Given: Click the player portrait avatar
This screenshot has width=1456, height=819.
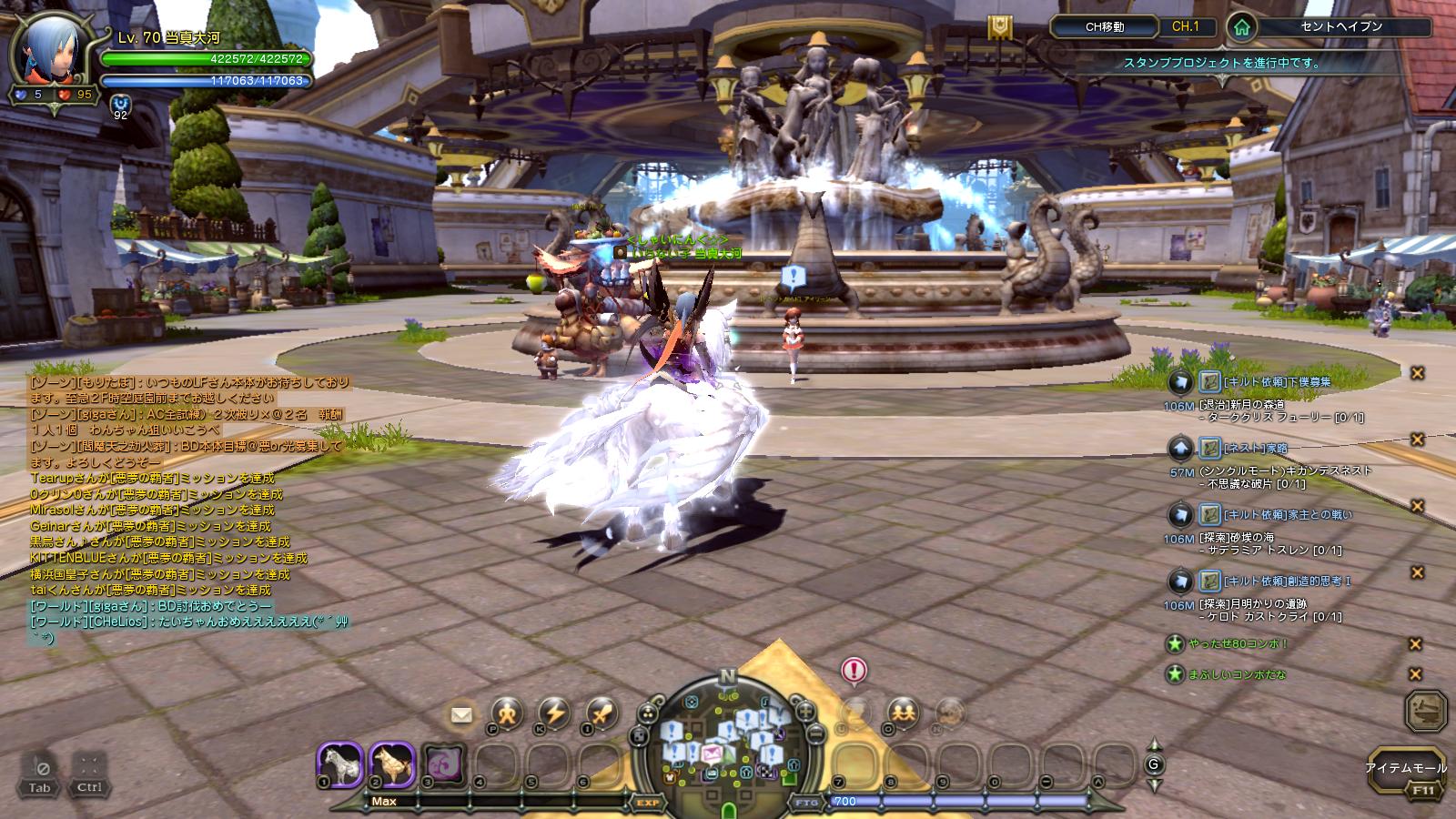Looking at the screenshot, I should 42,56.
